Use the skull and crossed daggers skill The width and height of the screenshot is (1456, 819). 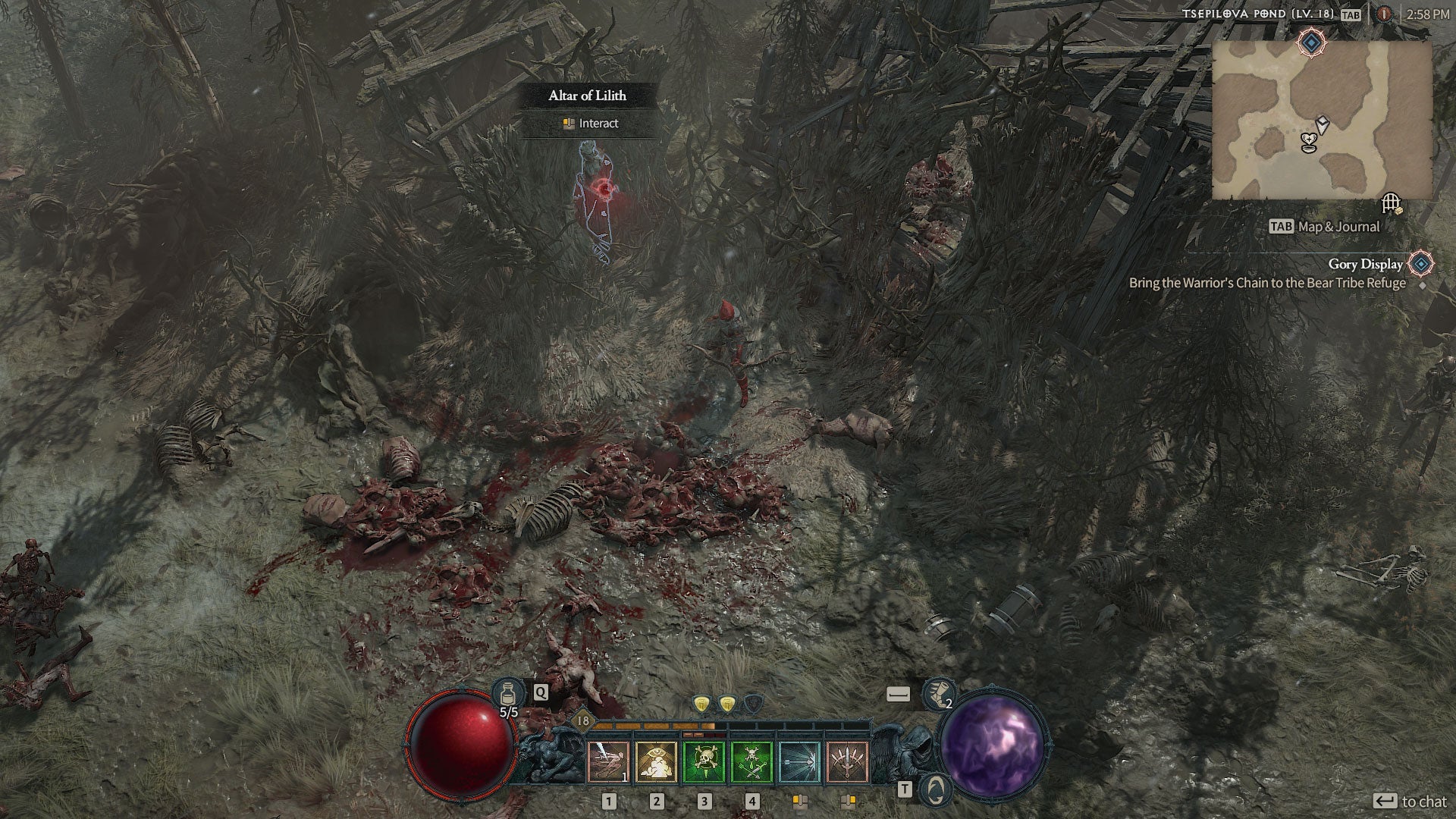(x=751, y=761)
